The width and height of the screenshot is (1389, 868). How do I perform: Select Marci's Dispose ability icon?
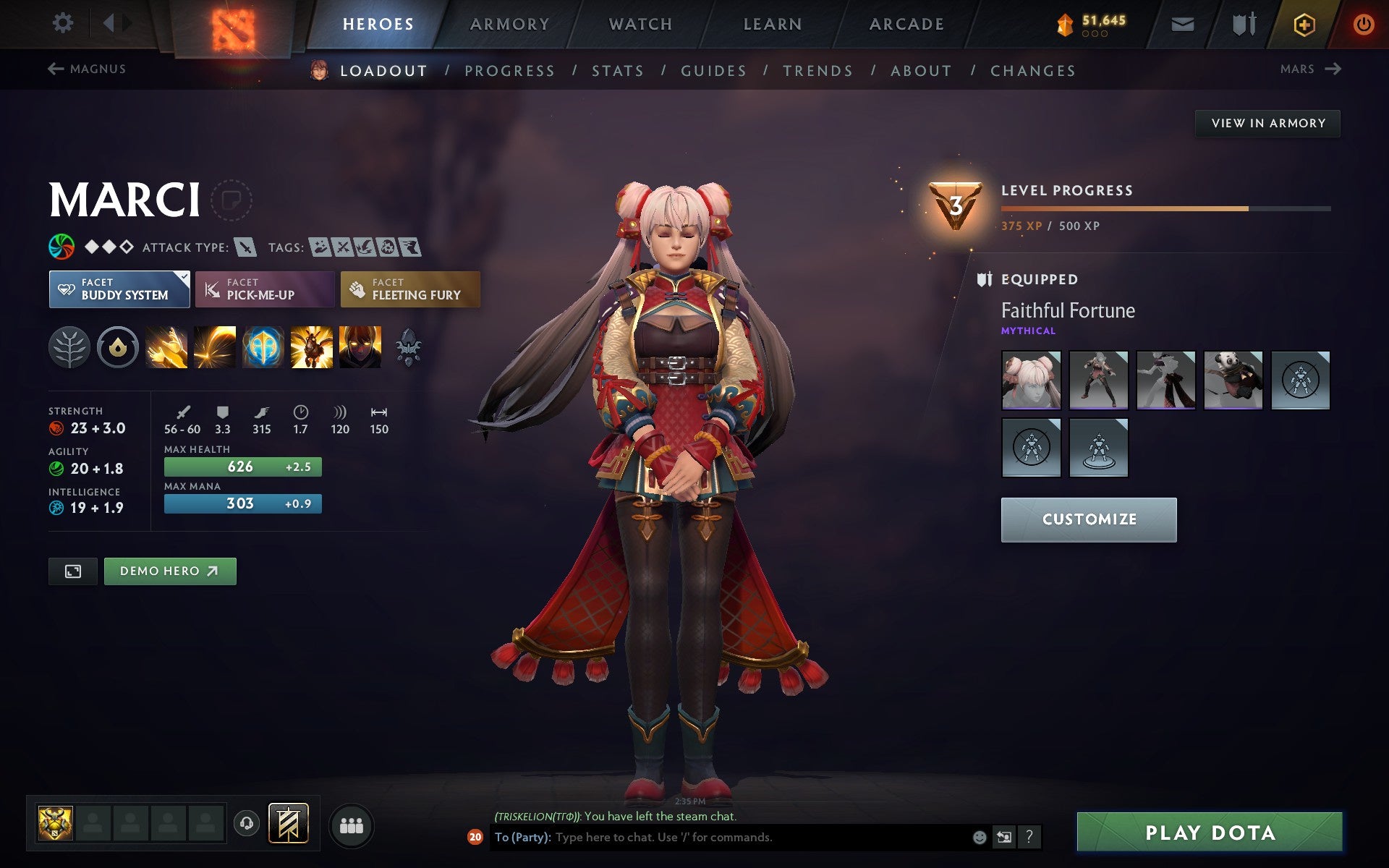click(166, 347)
